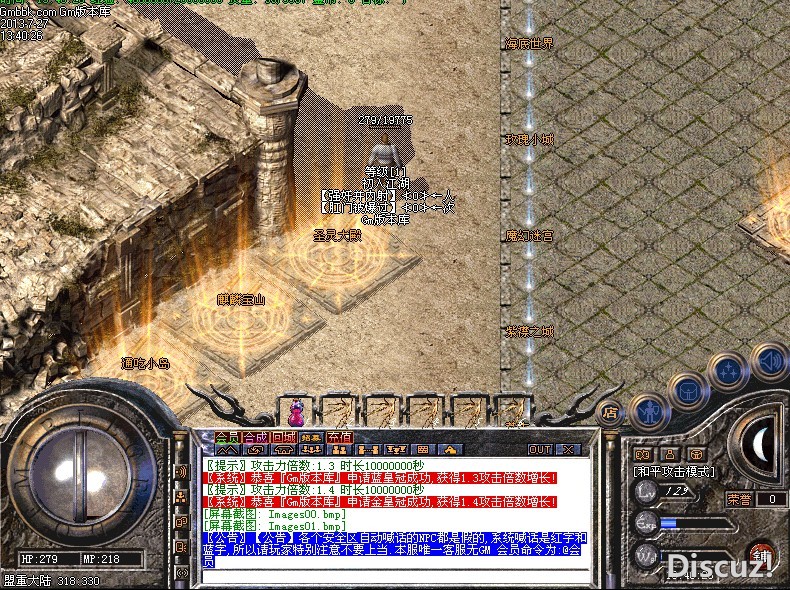Image resolution: width=790 pixels, height=590 pixels.
Task: Select the purple potion belt slot
Action: pos(295,410)
